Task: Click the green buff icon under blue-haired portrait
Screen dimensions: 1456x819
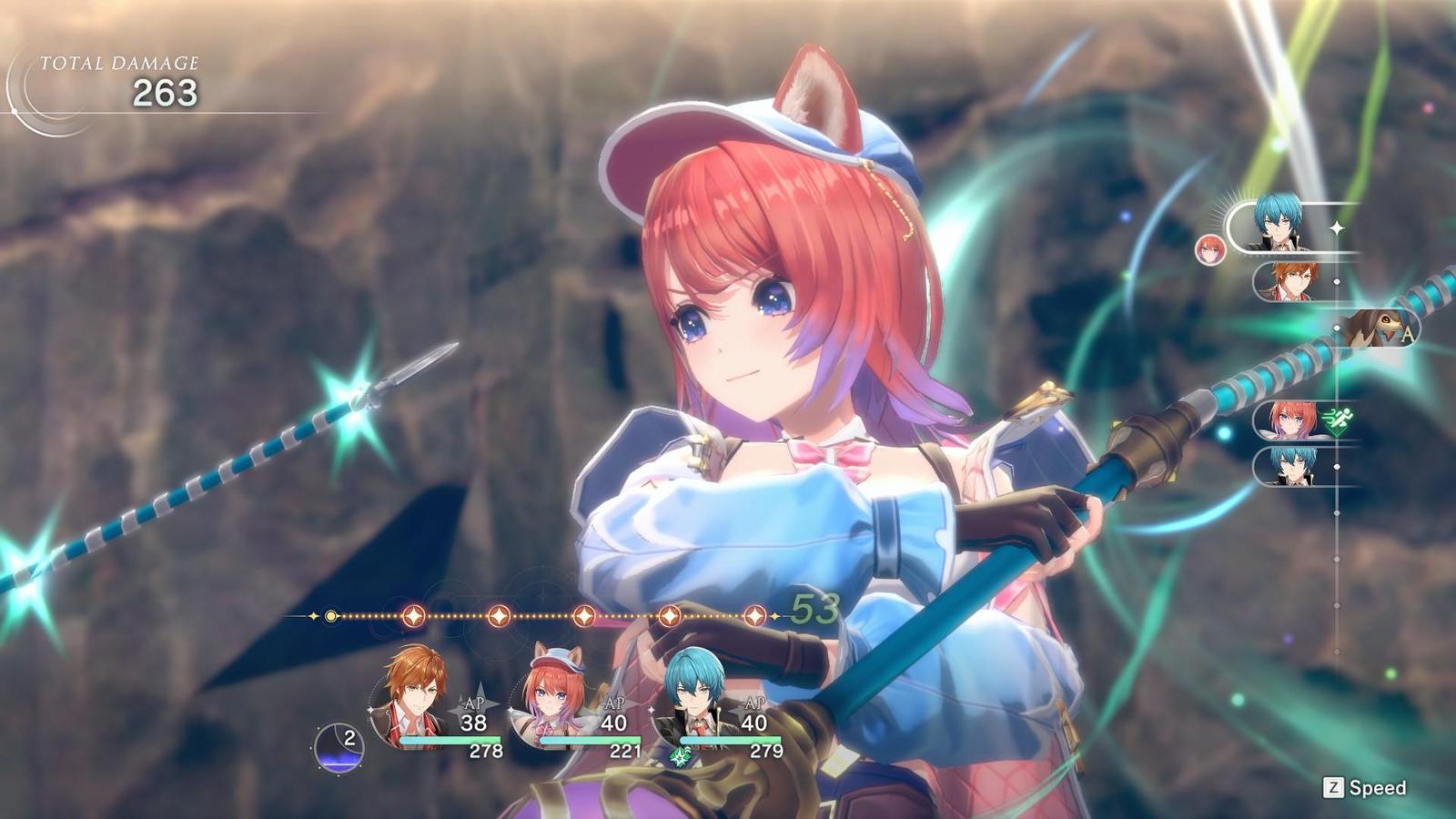Action: 680,756
